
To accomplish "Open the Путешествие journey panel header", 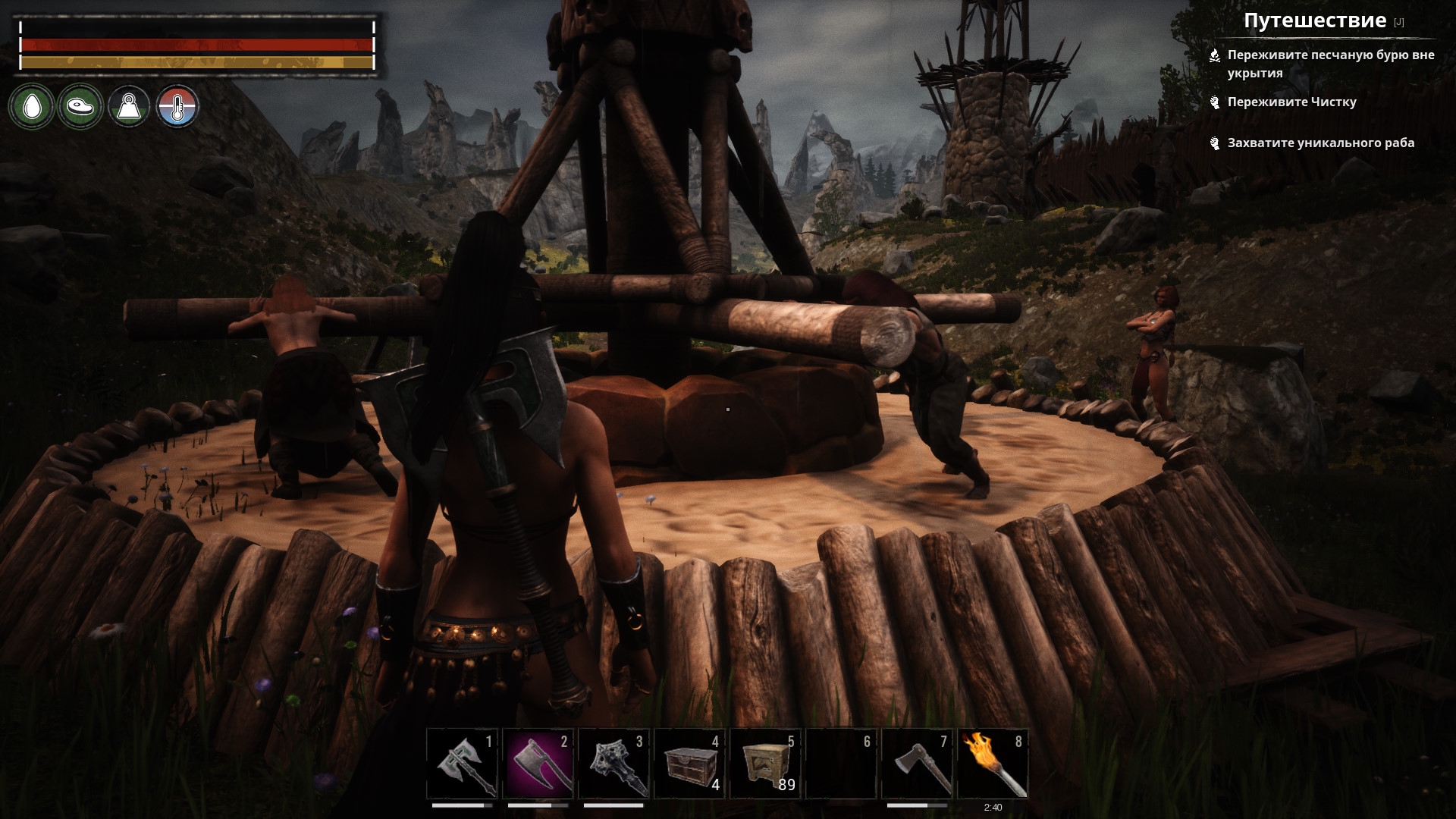I will [1314, 21].
